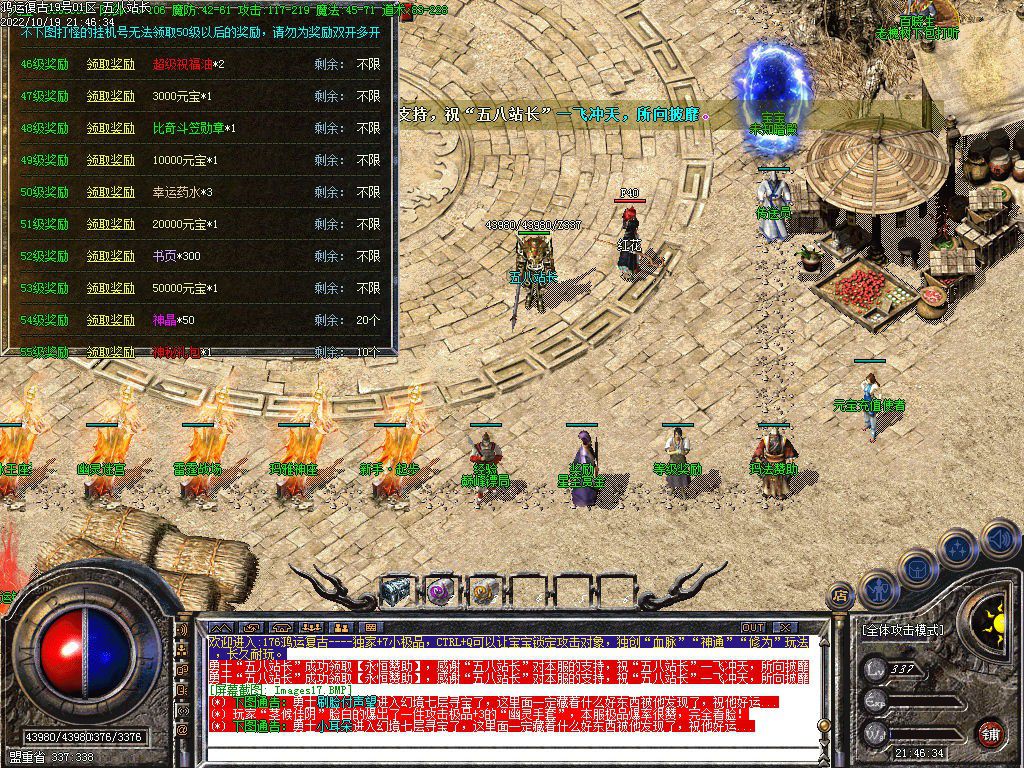Viewport: 1024px width, 768px height.
Task: Claim the level 48 Bichi medal reward
Action: [110, 129]
